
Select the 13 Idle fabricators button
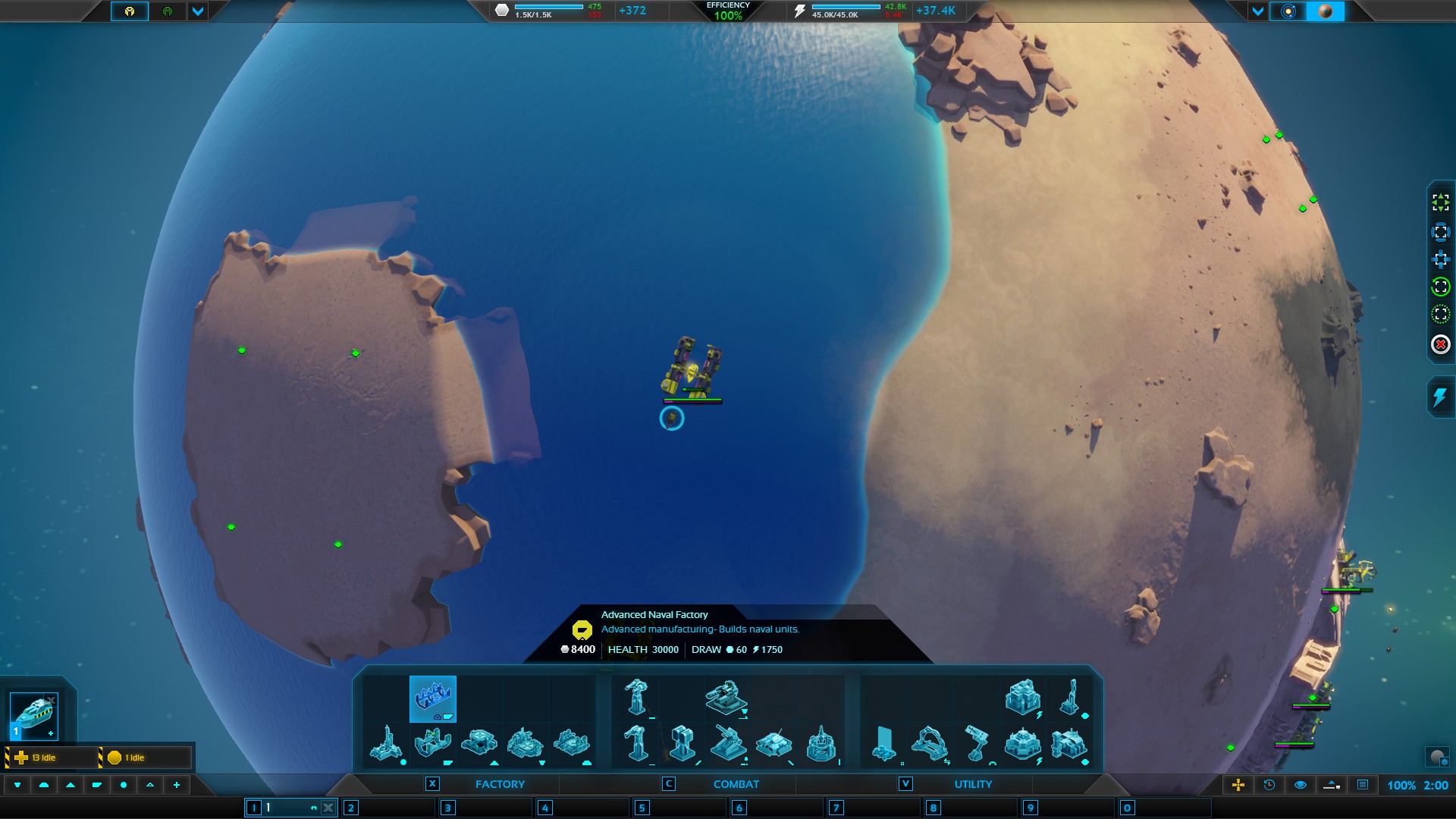point(52,758)
